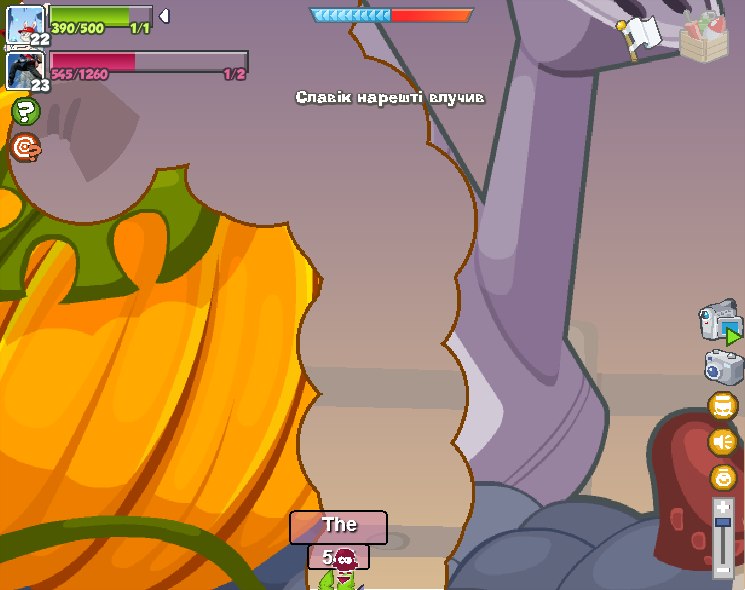Click the white surrender flag icon
Image resolution: width=745 pixels, height=590 pixels.
(x=639, y=35)
